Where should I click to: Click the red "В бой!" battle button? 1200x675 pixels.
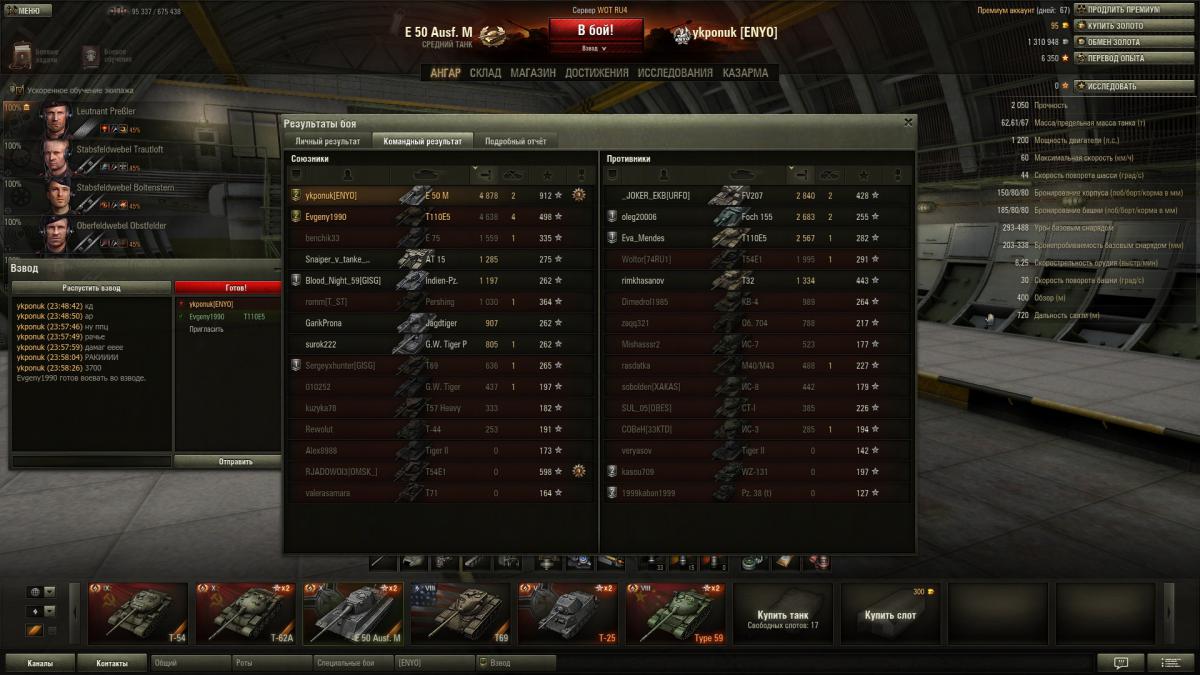click(x=595, y=31)
